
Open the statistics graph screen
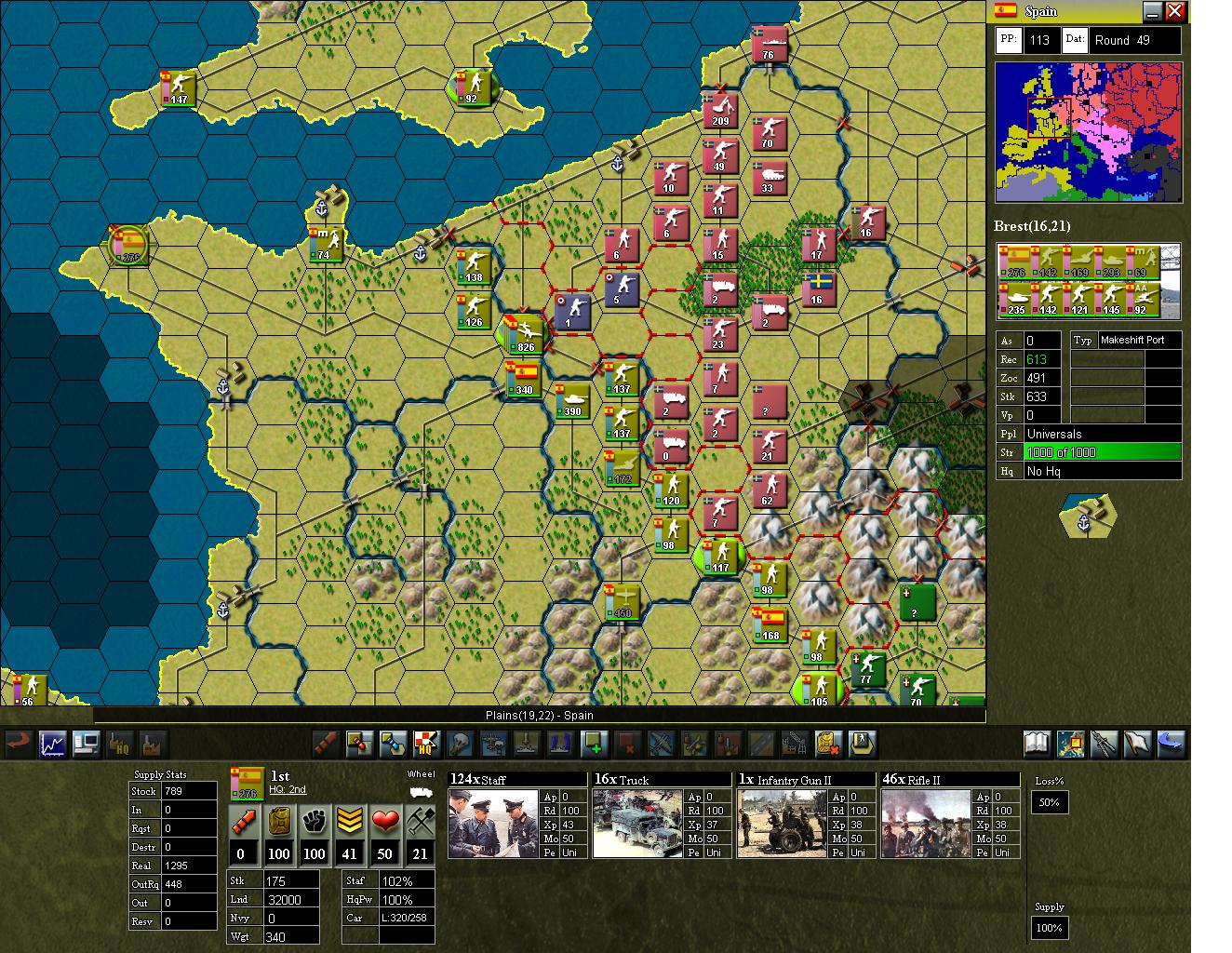(x=52, y=745)
